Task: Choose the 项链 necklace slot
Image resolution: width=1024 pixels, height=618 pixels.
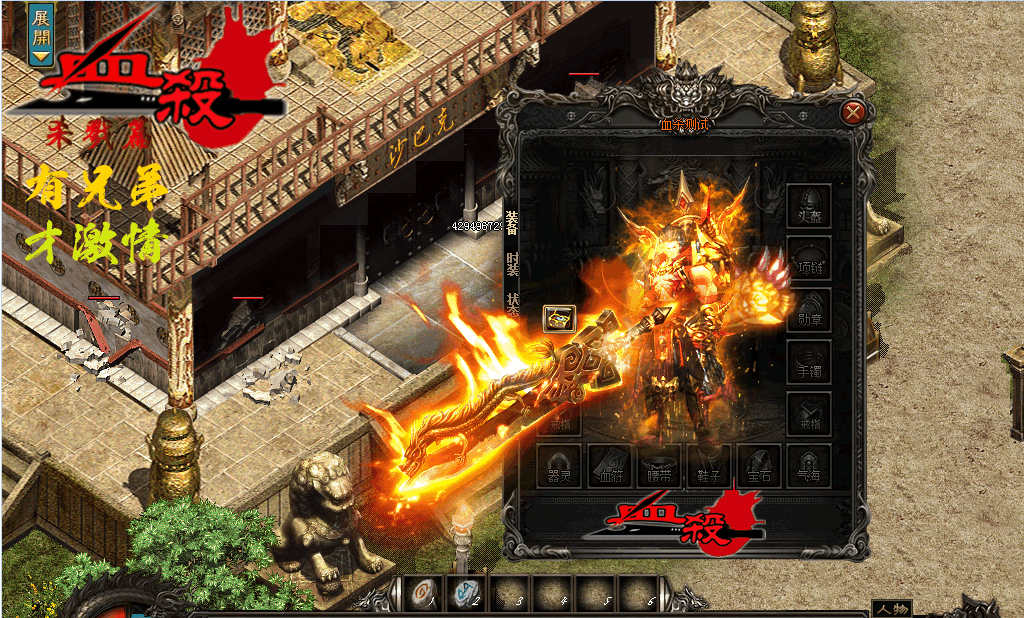Action: (809, 258)
